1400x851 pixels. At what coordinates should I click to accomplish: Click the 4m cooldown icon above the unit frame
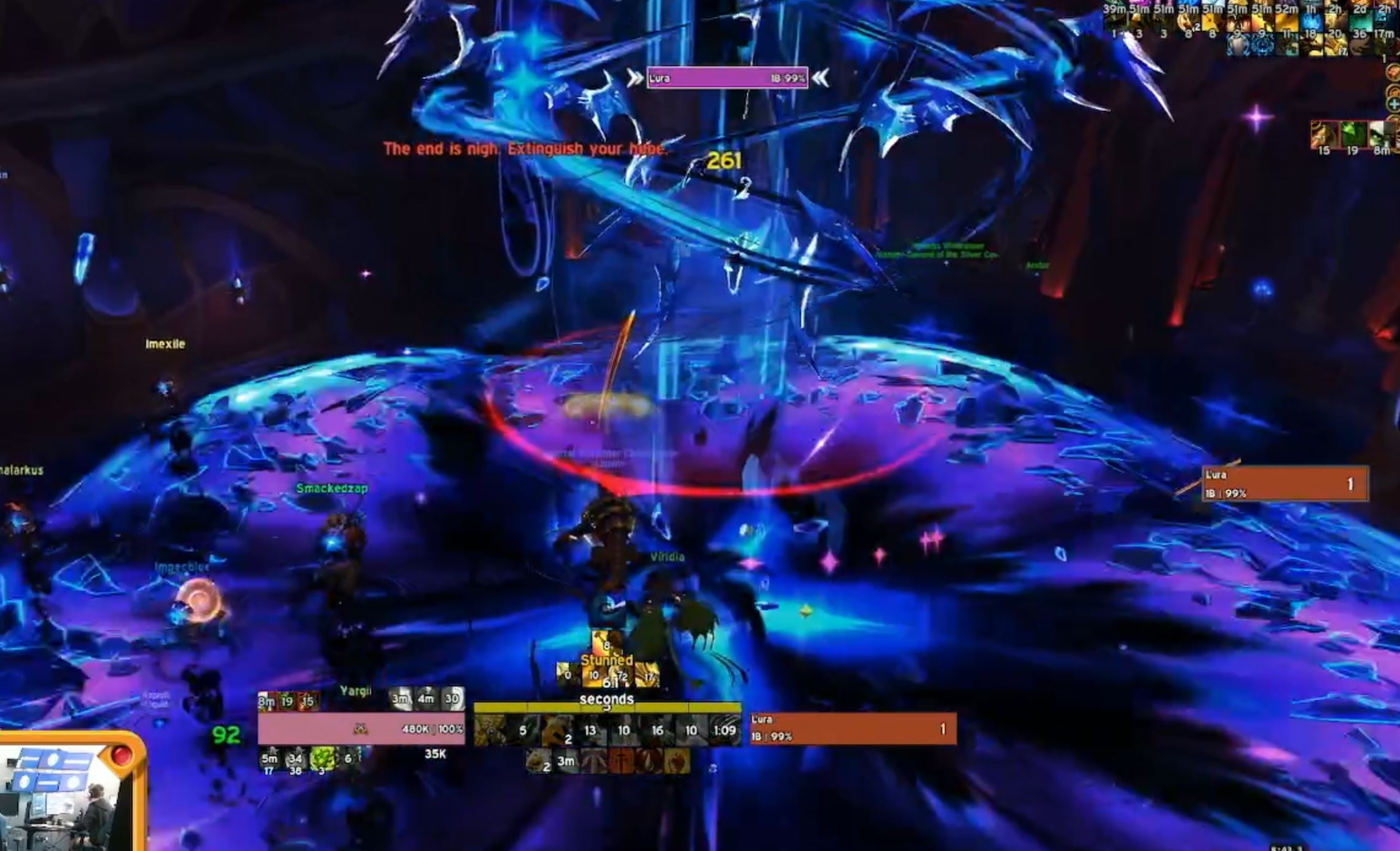click(x=427, y=699)
